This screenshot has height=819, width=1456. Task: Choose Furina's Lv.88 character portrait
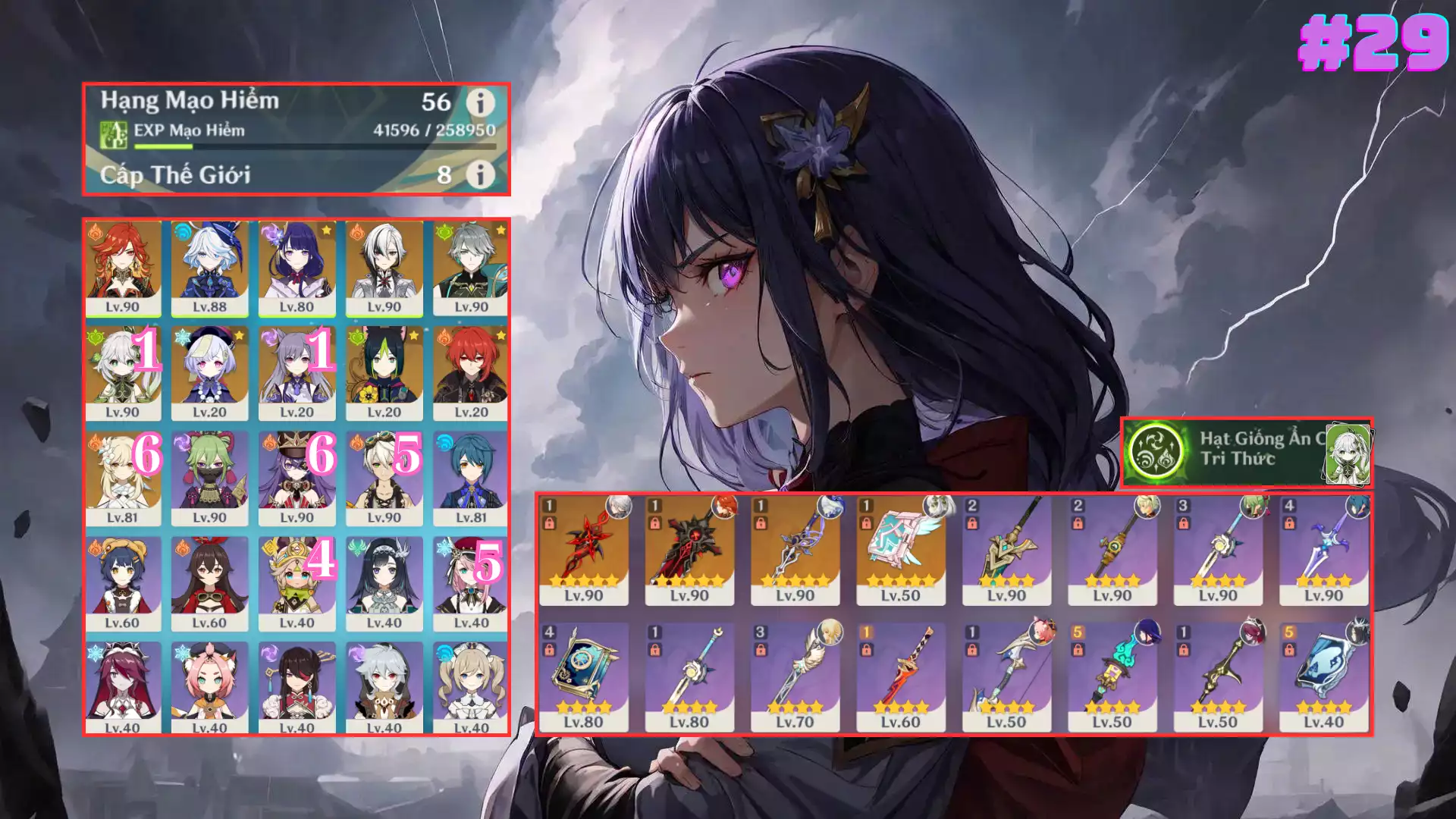tap(209, 268)
